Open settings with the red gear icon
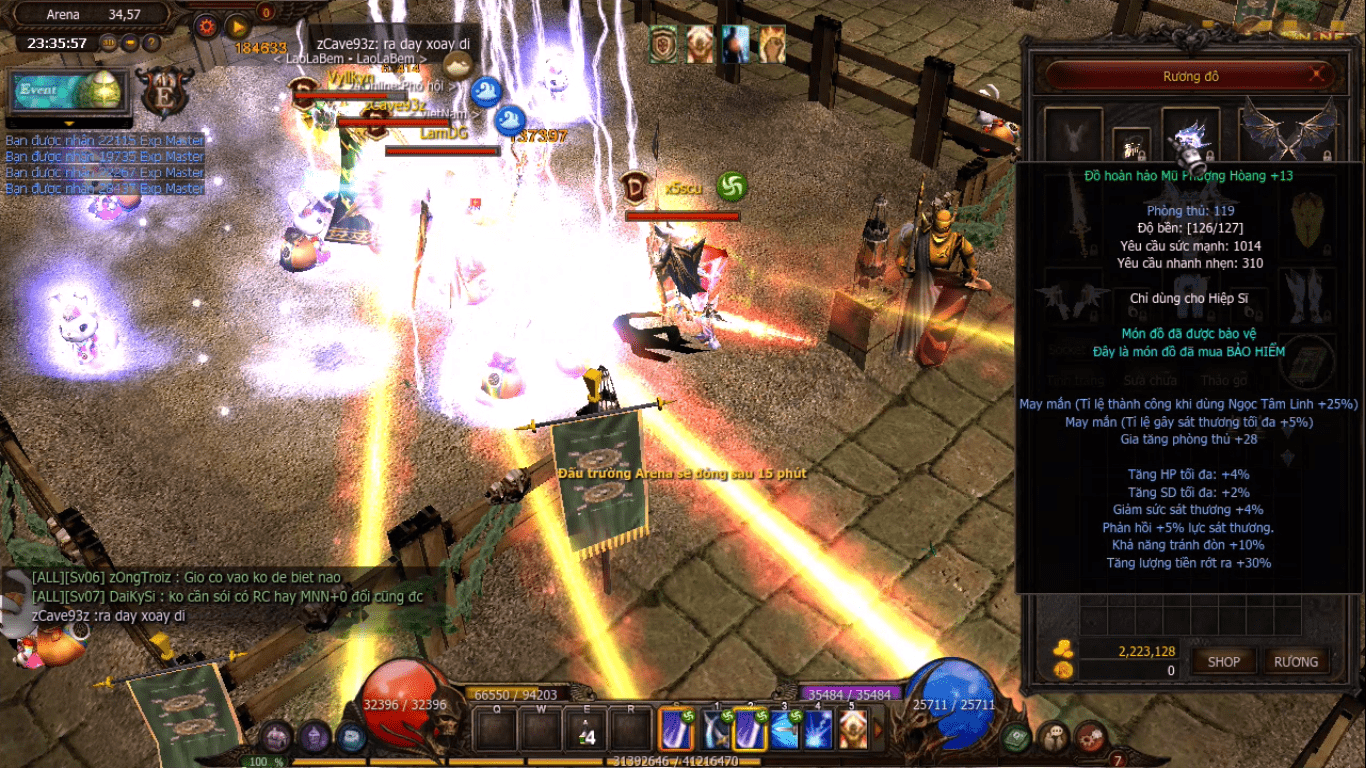 [207, 27]
